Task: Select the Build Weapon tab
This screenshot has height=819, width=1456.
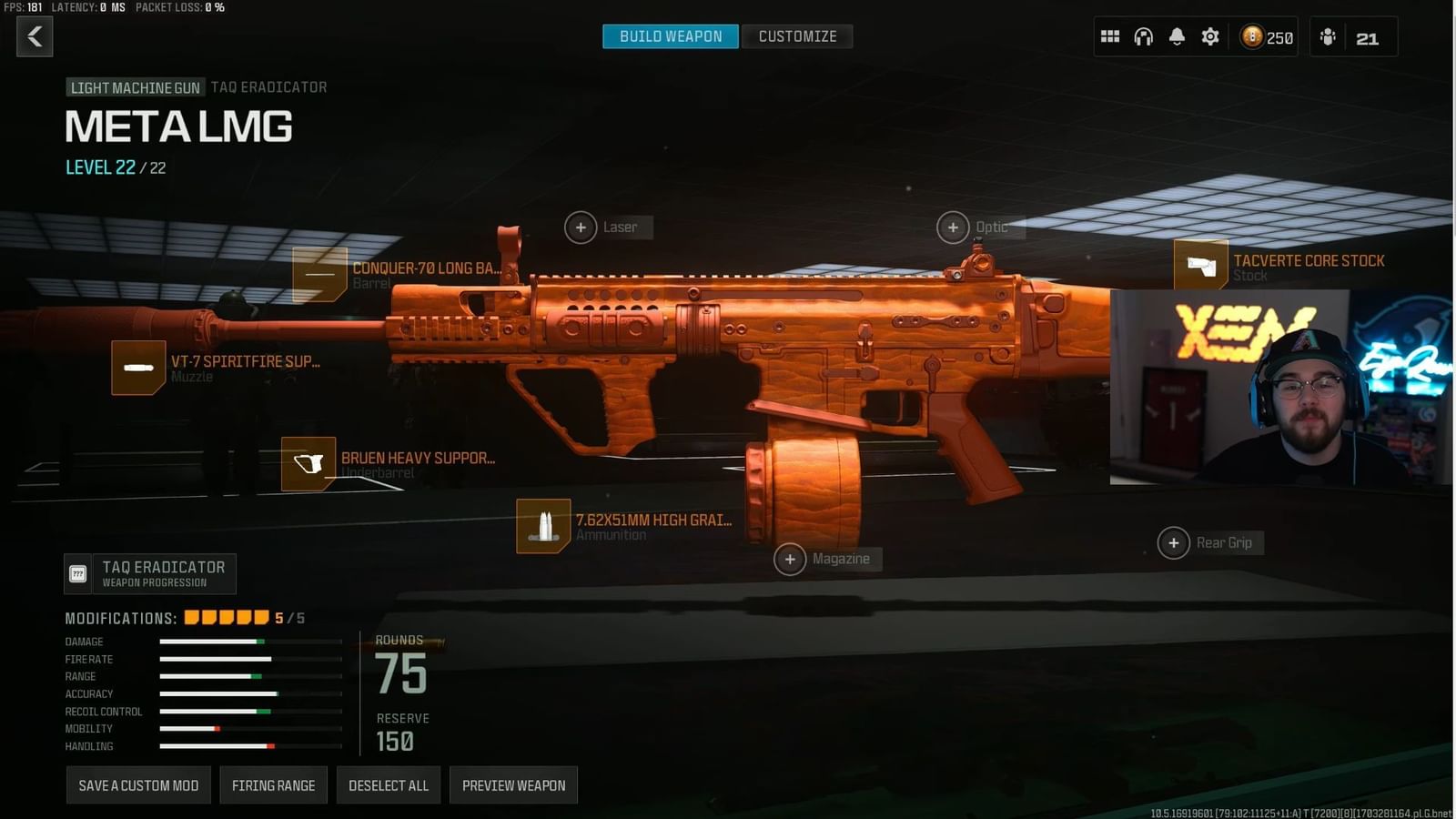Action: [671, 36]
